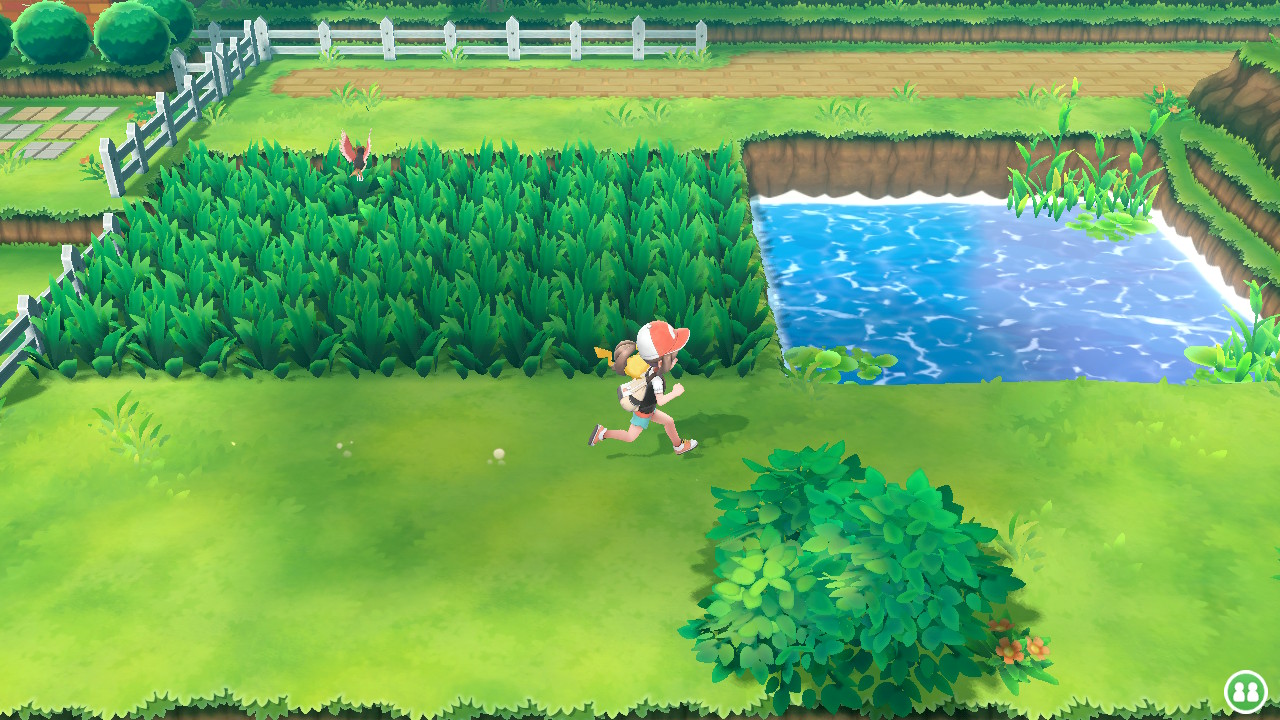Screen dimensions: 1280x720
Task: Click the trainer's red and white cap
Action: pyautogui.click(x=655, y=337)
